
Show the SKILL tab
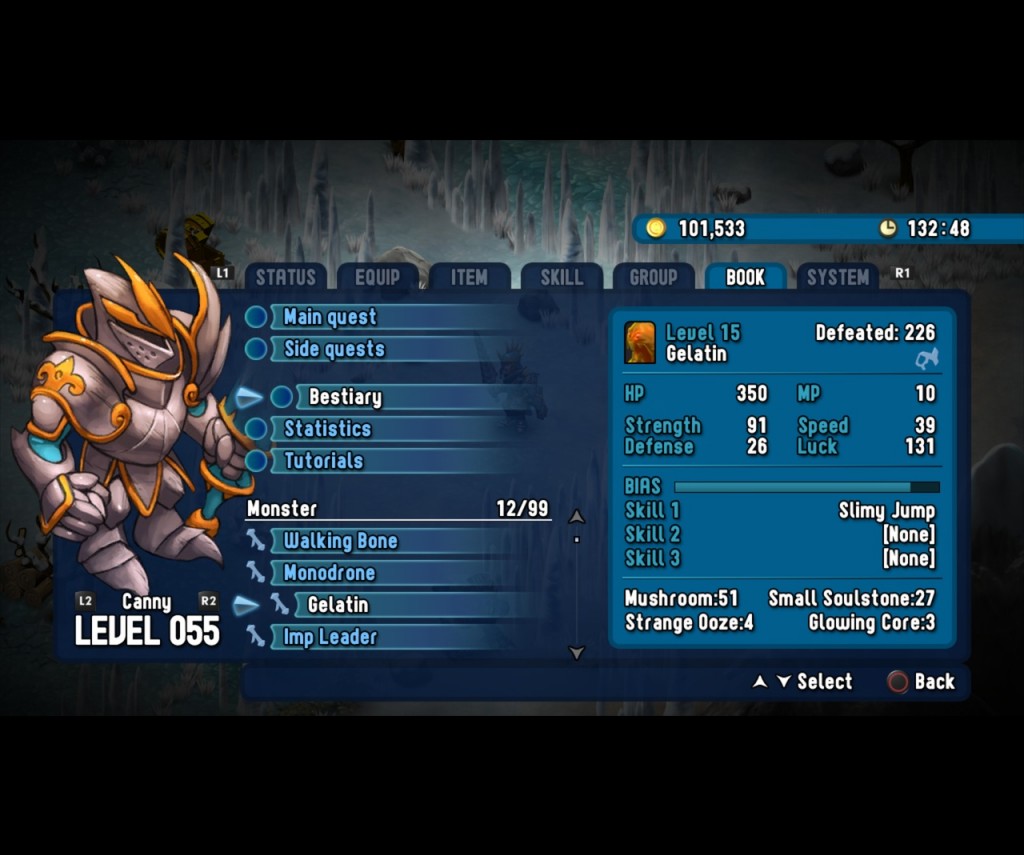[x=561, y=278]
